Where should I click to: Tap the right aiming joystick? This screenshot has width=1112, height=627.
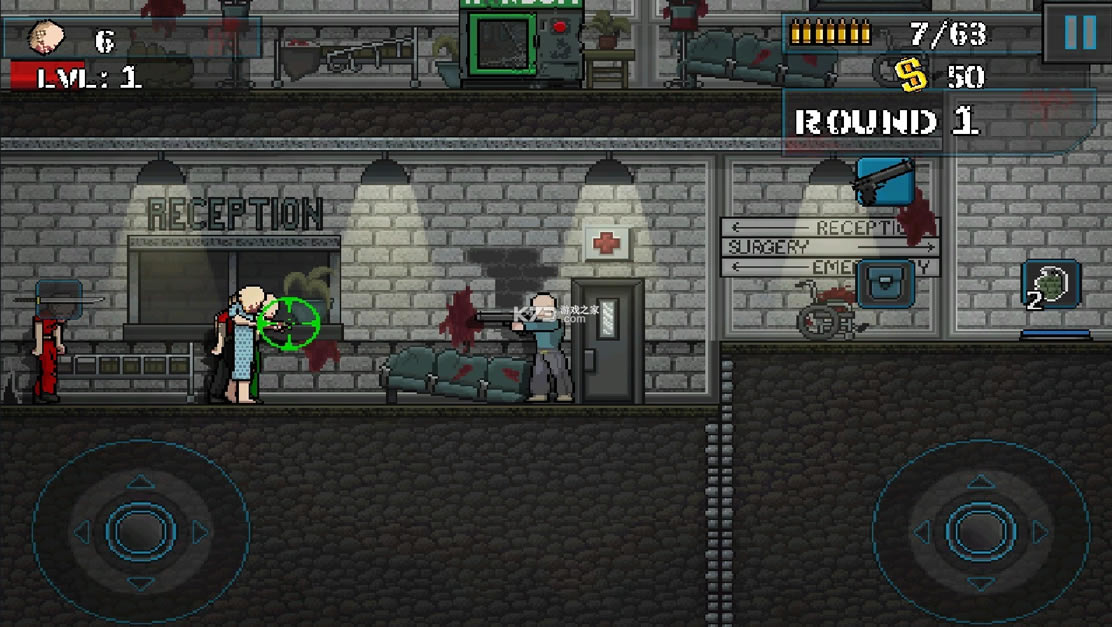point(980,531)
